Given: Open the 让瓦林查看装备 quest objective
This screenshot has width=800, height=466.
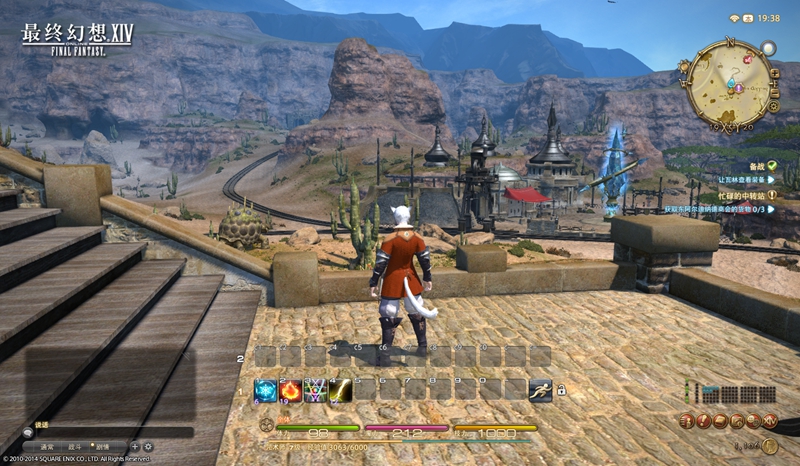Looking at the screenshot, I should point(740,178).
